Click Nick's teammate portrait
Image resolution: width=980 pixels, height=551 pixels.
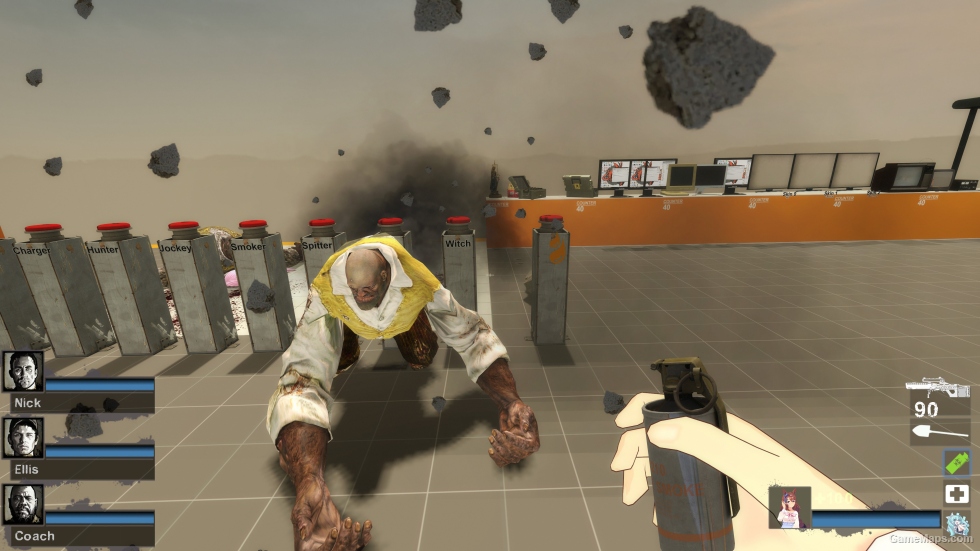click(23, 371)
